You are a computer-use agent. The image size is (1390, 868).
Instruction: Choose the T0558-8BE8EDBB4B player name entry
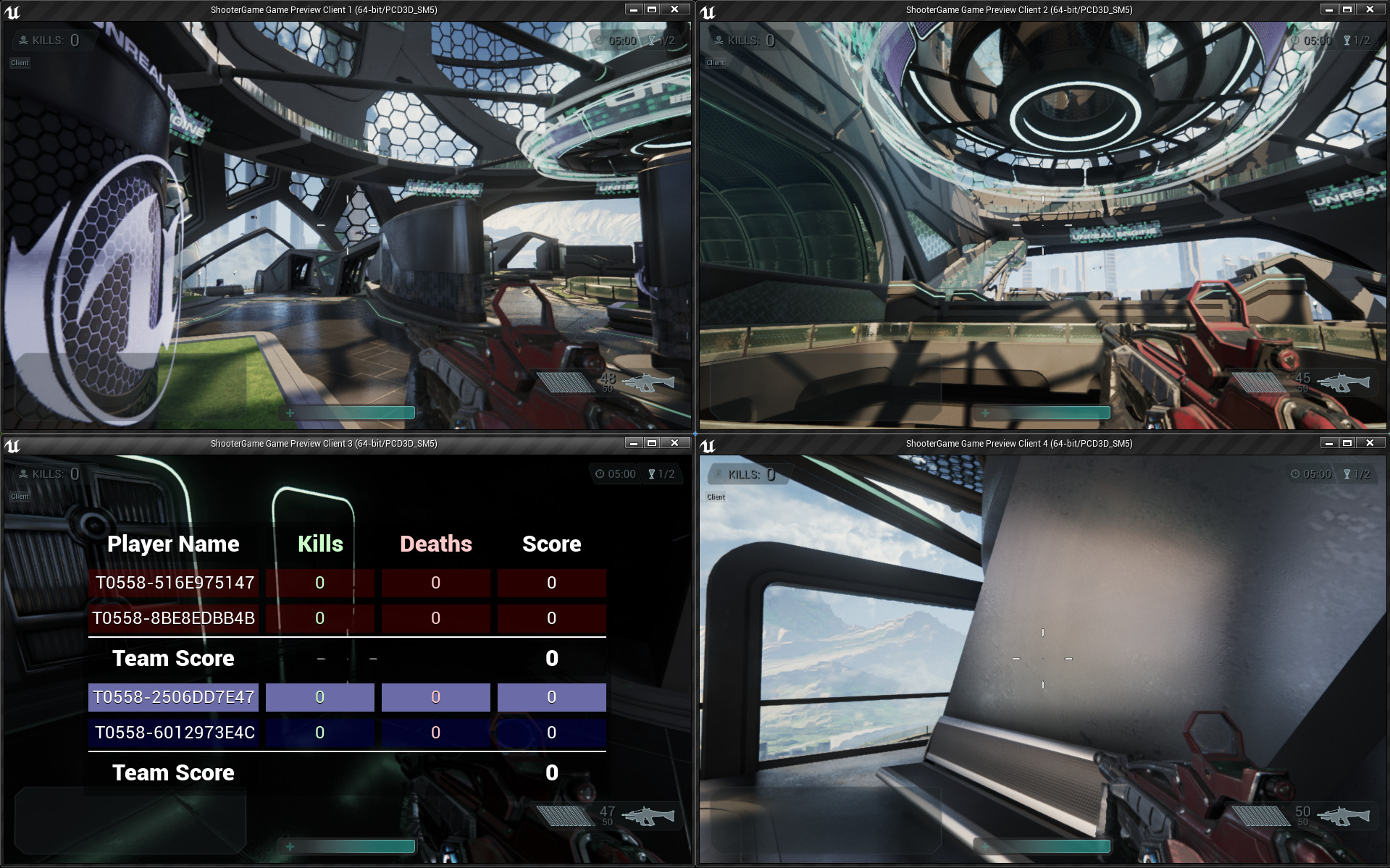point(174,618)
